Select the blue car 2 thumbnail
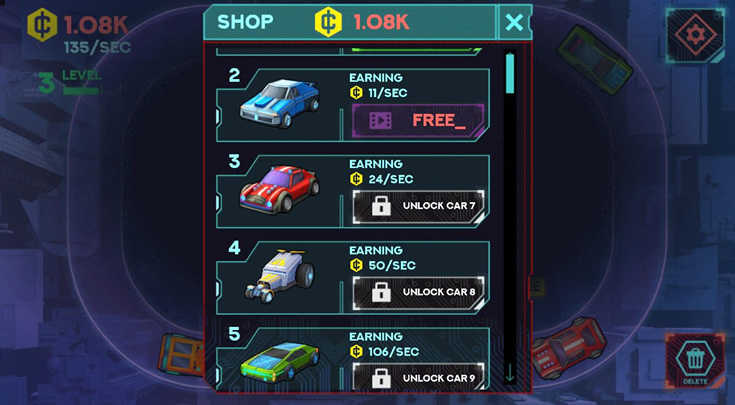The width and height of the screenshot is (735, 405). [x=279, y=105]
